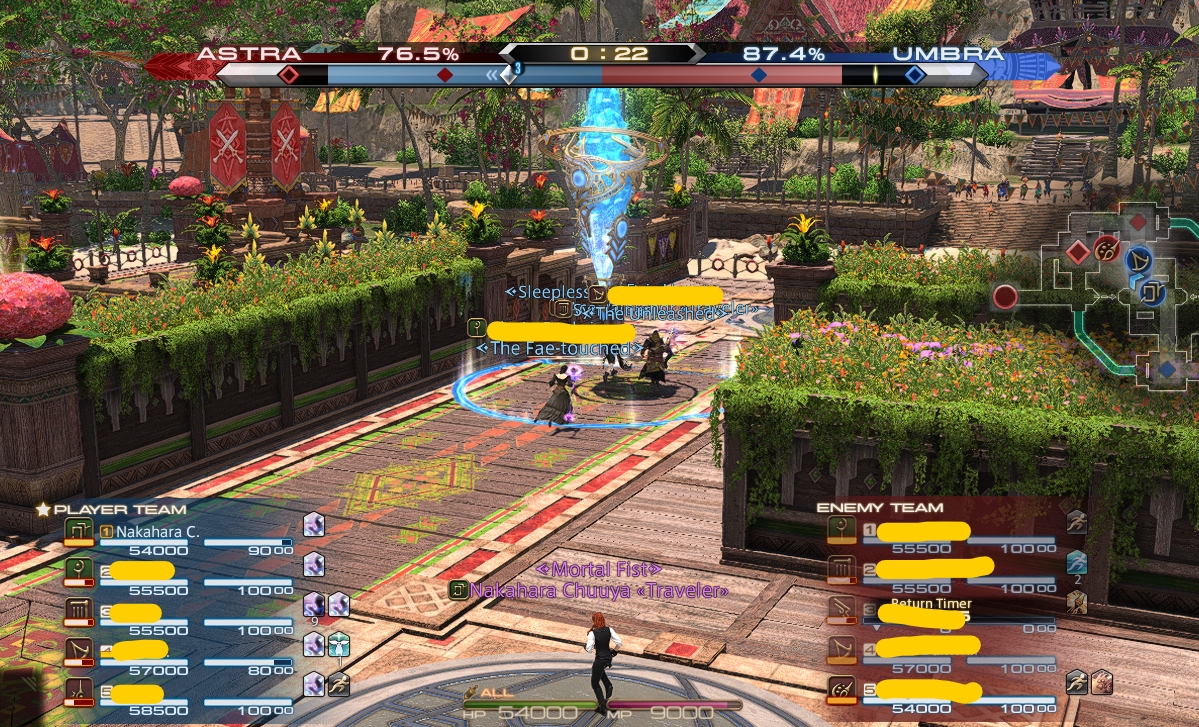1199x727 pixels.
Task: Target player team member number 5
Action: (138, 692)
